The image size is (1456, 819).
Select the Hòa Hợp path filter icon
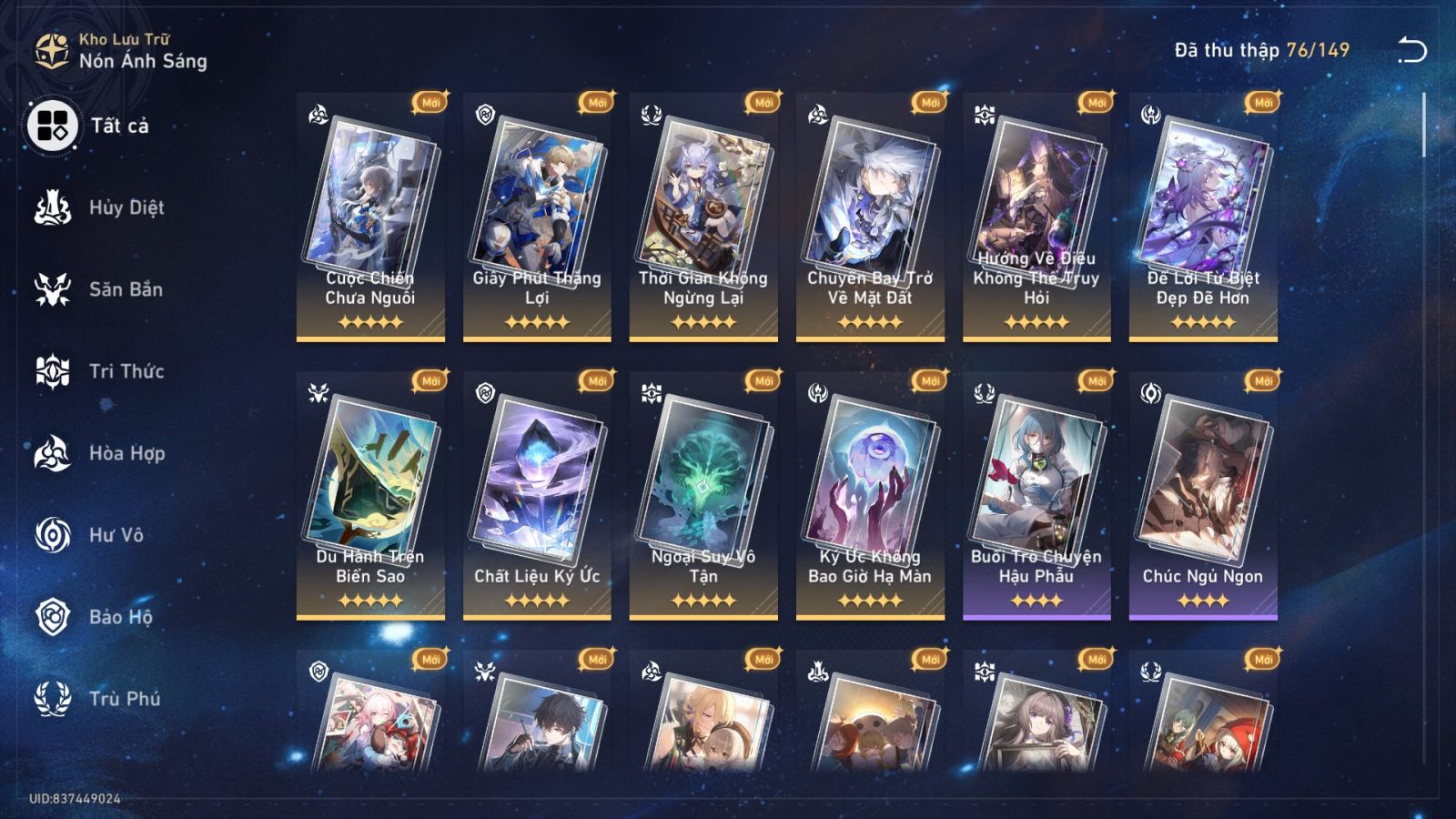55,453
